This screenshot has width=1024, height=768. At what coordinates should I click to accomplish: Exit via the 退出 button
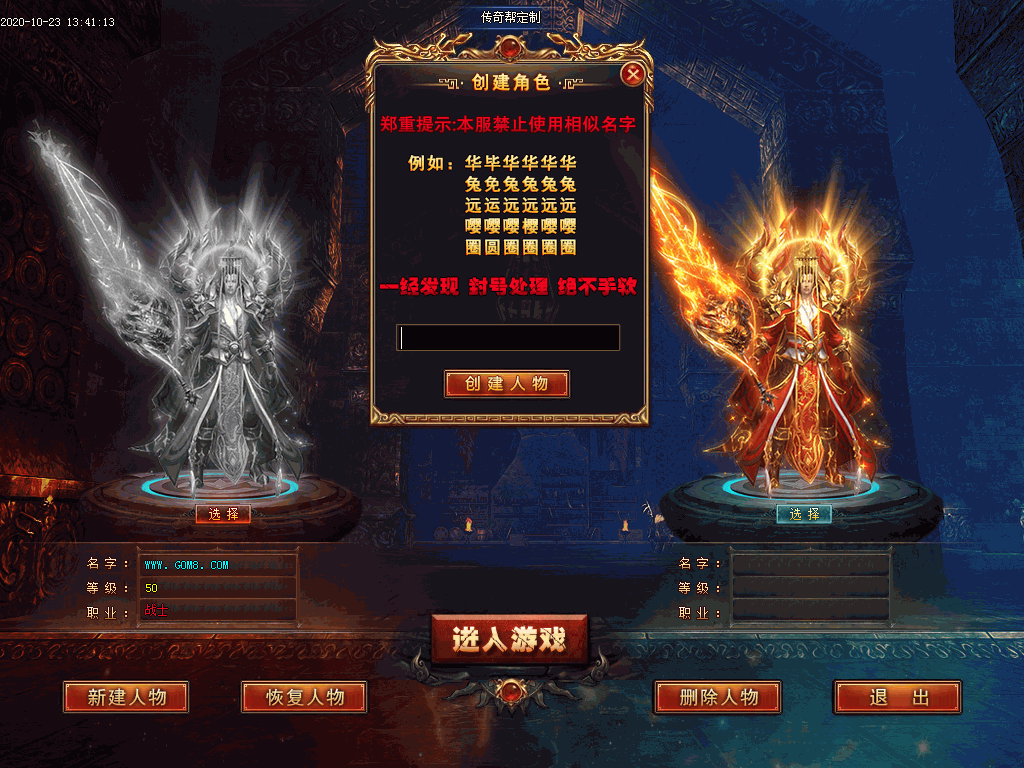897,697
